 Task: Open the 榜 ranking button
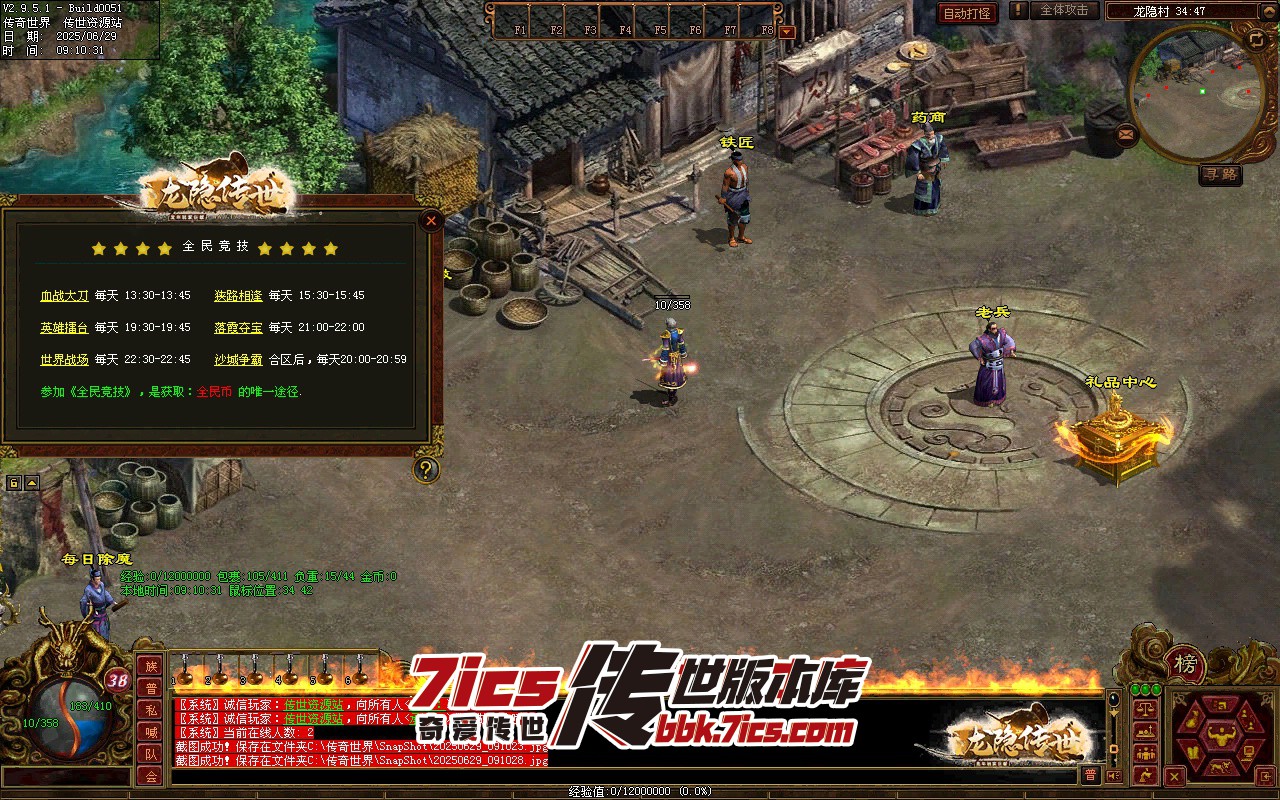click(x=1185, y=664)
